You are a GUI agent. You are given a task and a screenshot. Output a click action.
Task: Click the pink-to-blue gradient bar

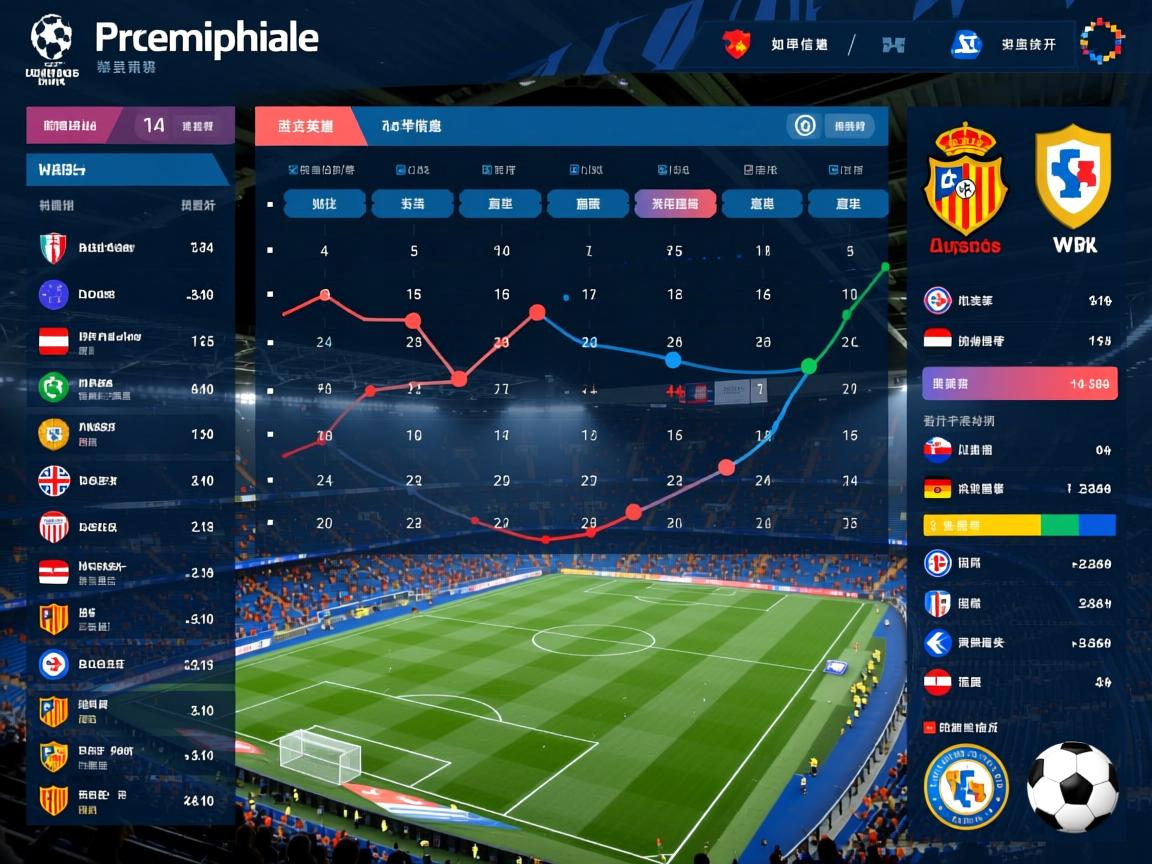[1019, 383]
